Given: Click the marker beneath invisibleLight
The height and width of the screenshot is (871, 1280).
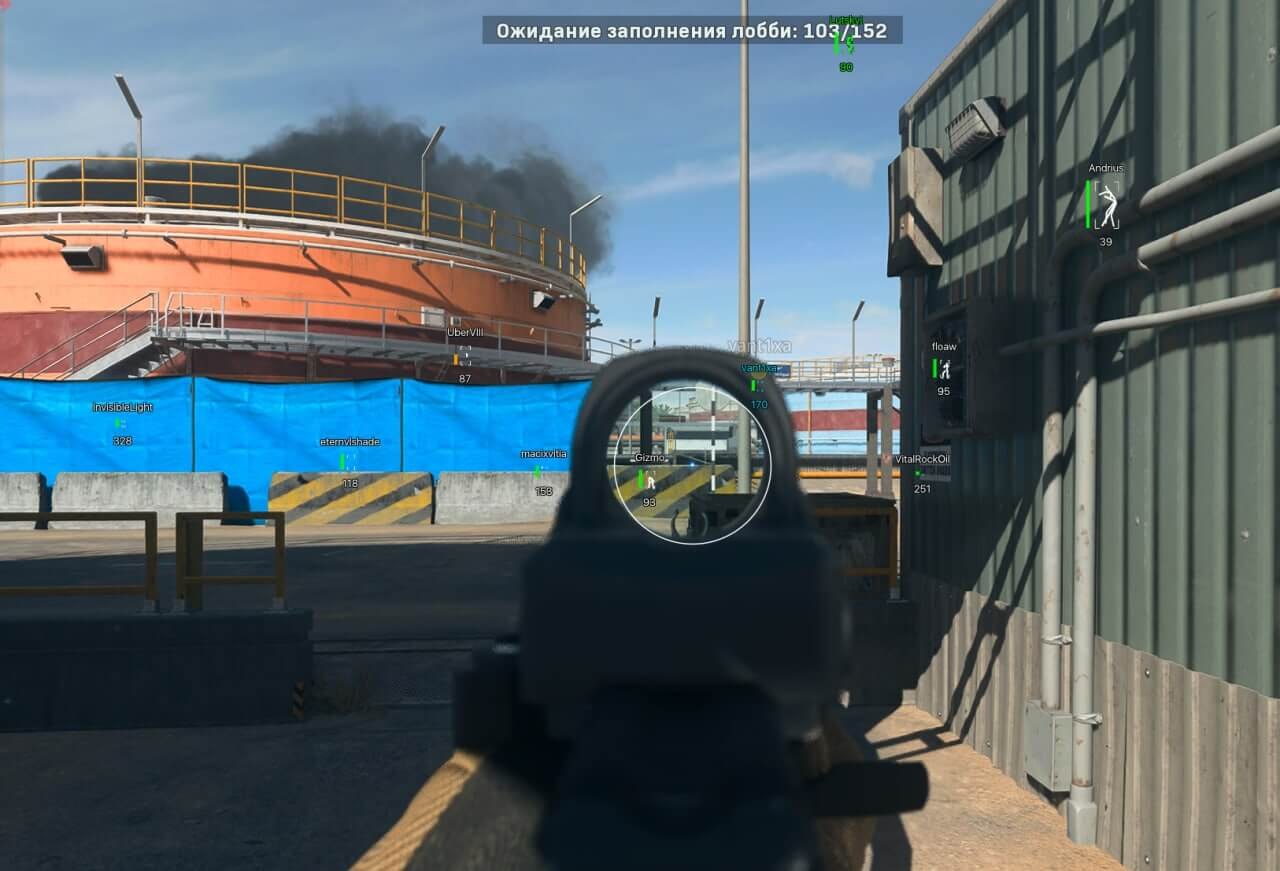Looking at the screenshot, I should pyautogui.click(x=120, y=422).
